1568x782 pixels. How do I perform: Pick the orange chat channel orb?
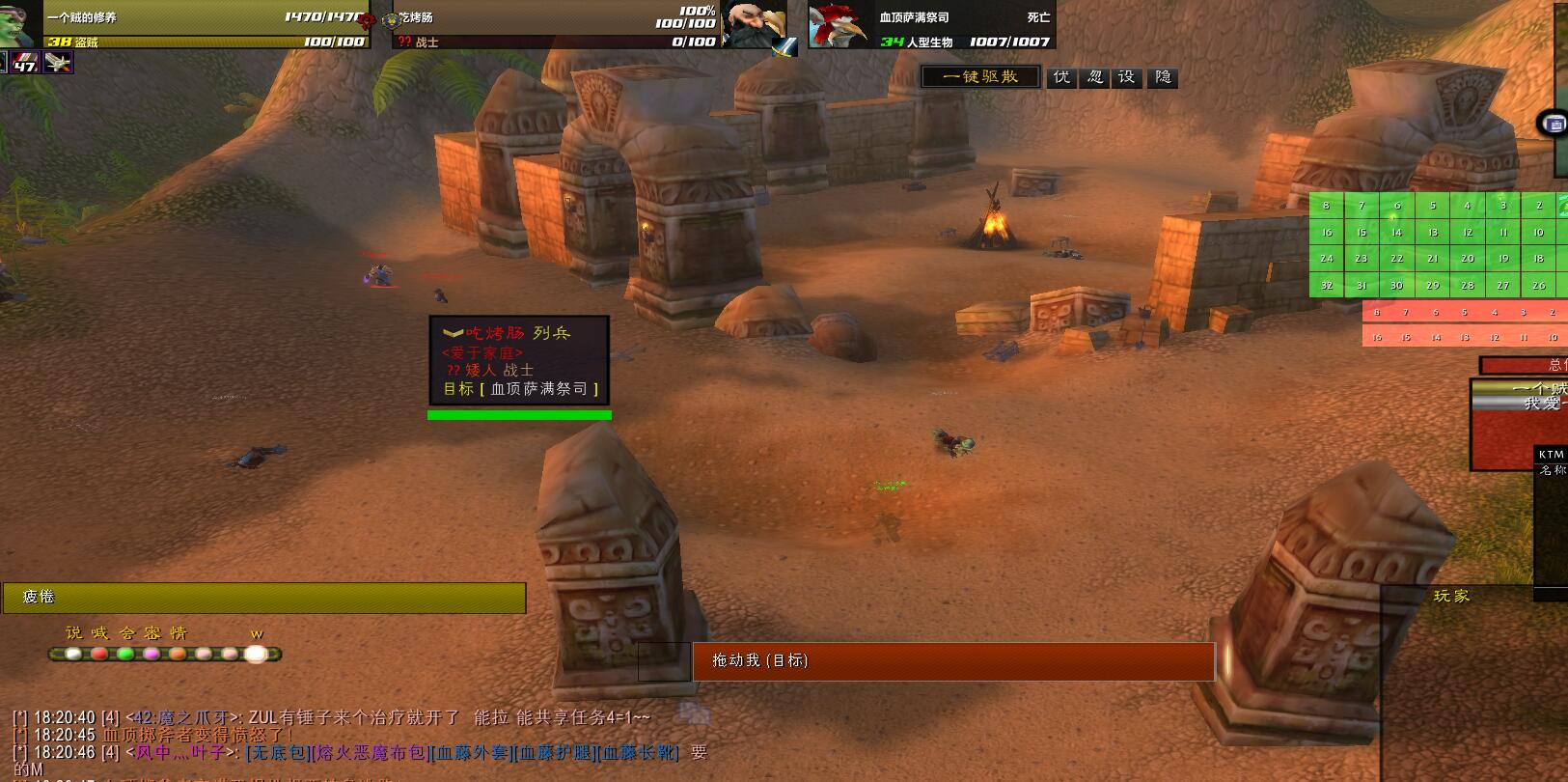click(178, 654)
